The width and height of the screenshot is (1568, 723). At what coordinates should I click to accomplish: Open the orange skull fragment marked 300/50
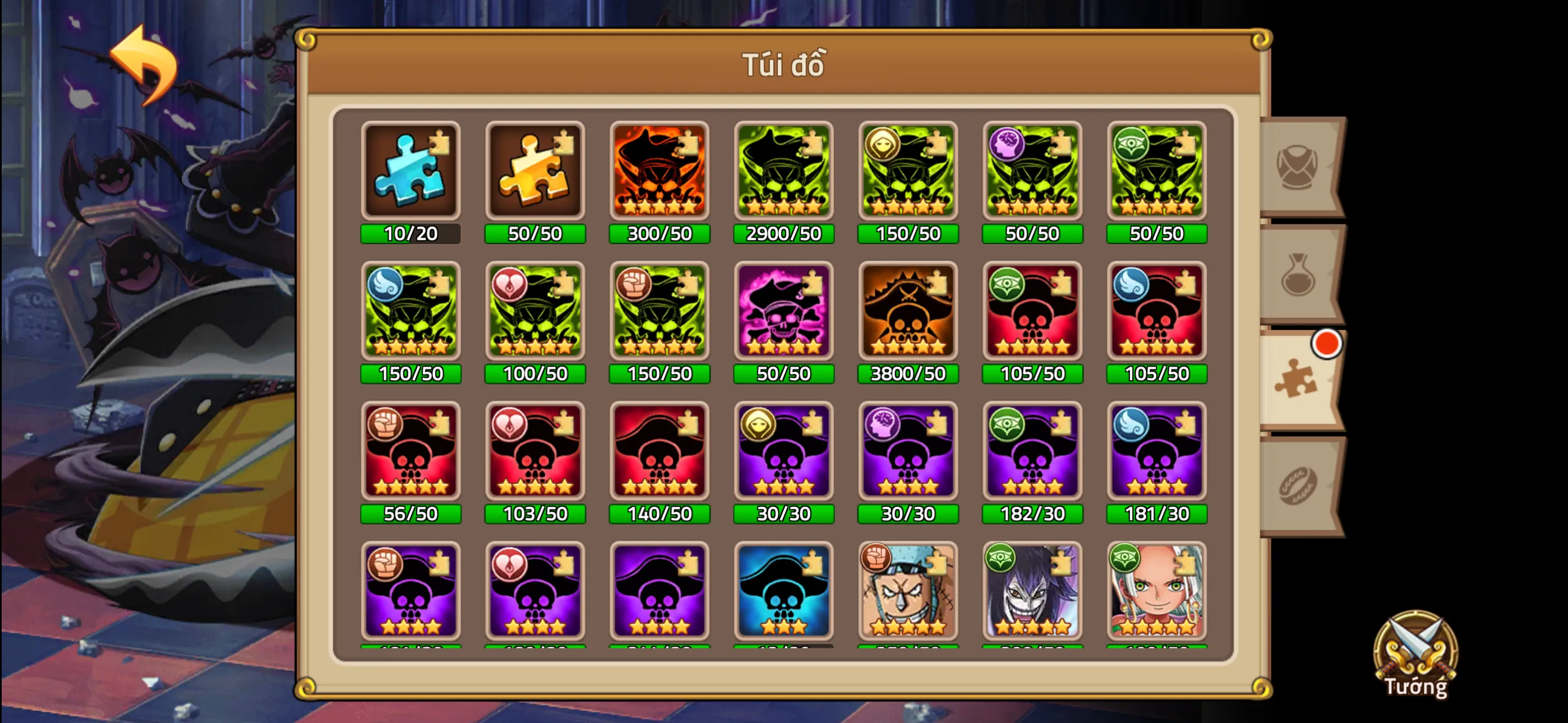[x=659, y=172]
